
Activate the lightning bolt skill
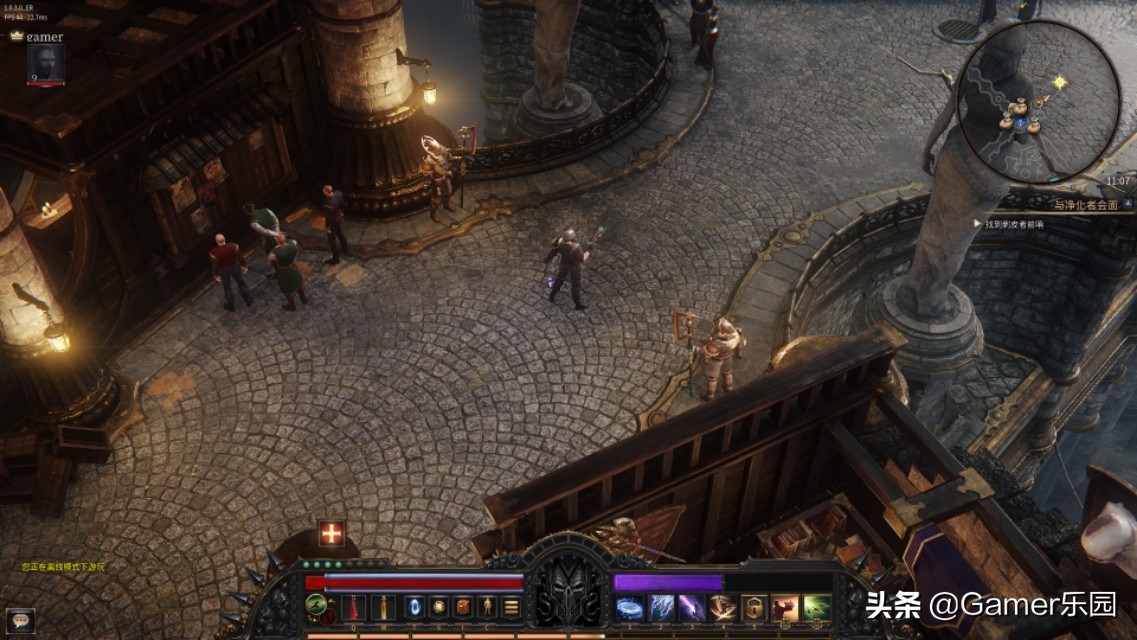tap(662, 607)
